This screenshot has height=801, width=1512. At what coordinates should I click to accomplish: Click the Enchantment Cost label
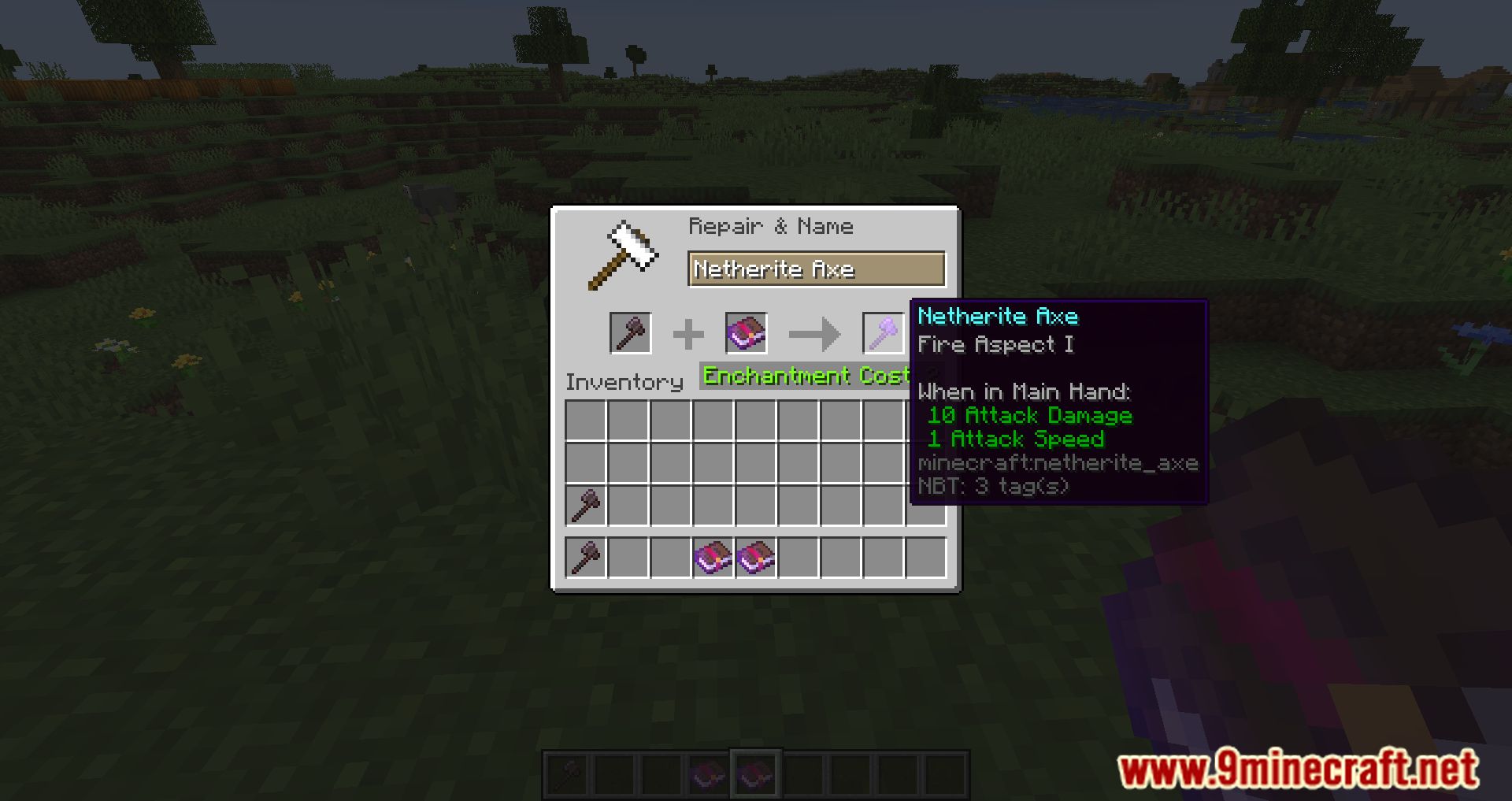pyautogui.click(x=804, y=376)
